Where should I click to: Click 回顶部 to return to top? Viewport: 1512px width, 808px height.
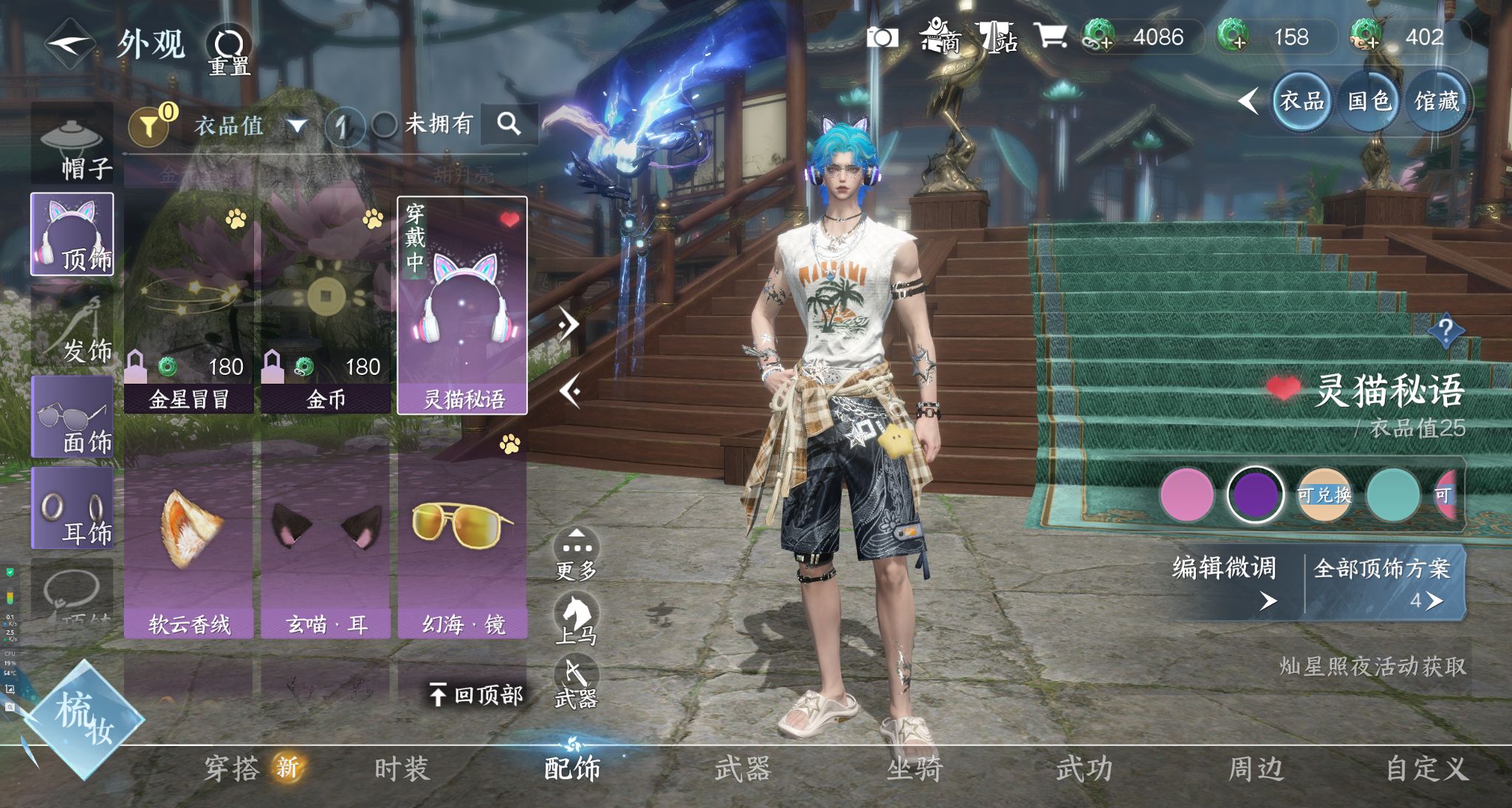click(x=476, y=694)
